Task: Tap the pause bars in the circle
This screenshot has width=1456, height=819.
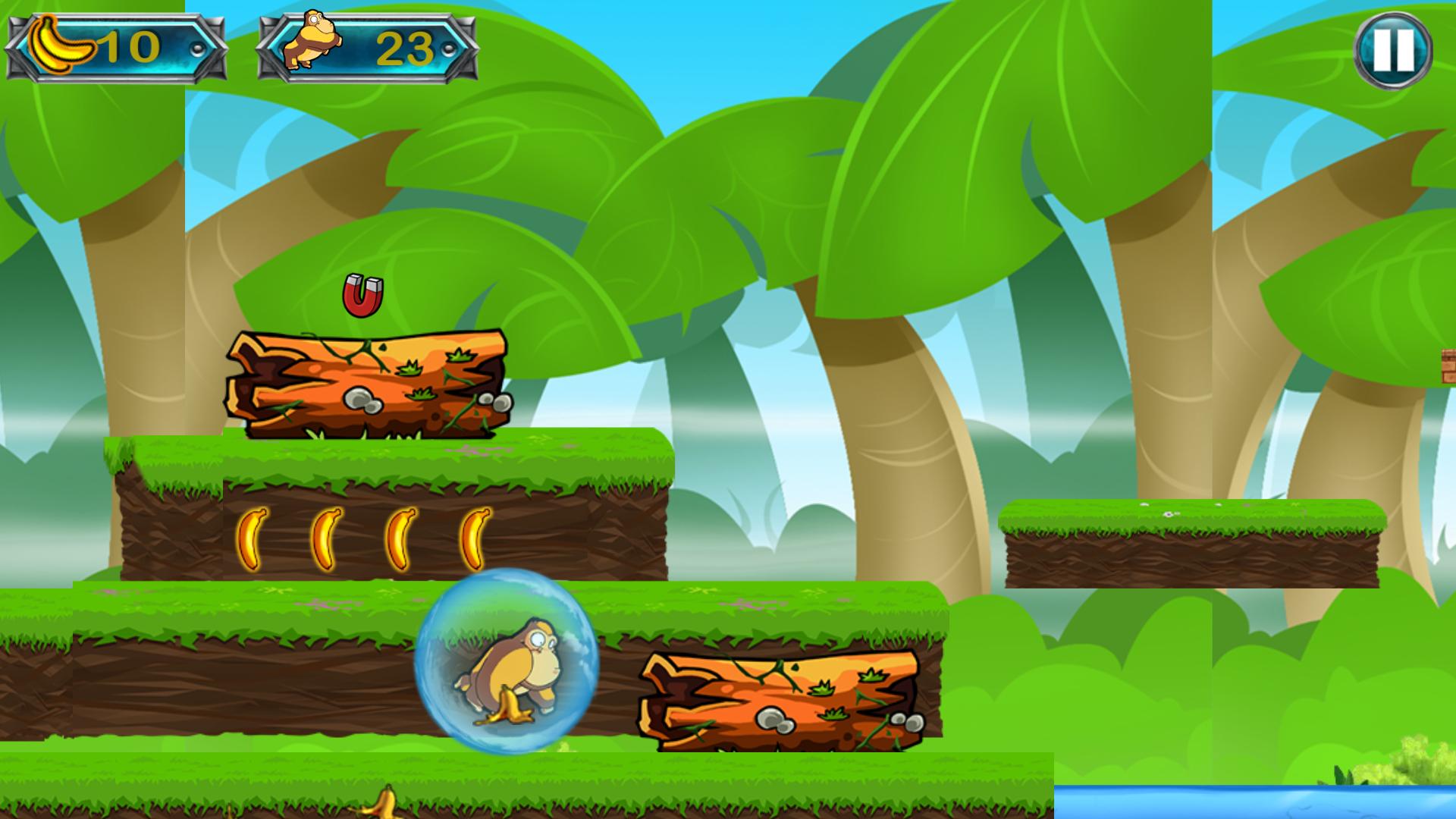Action: (x=1394, y=51)
